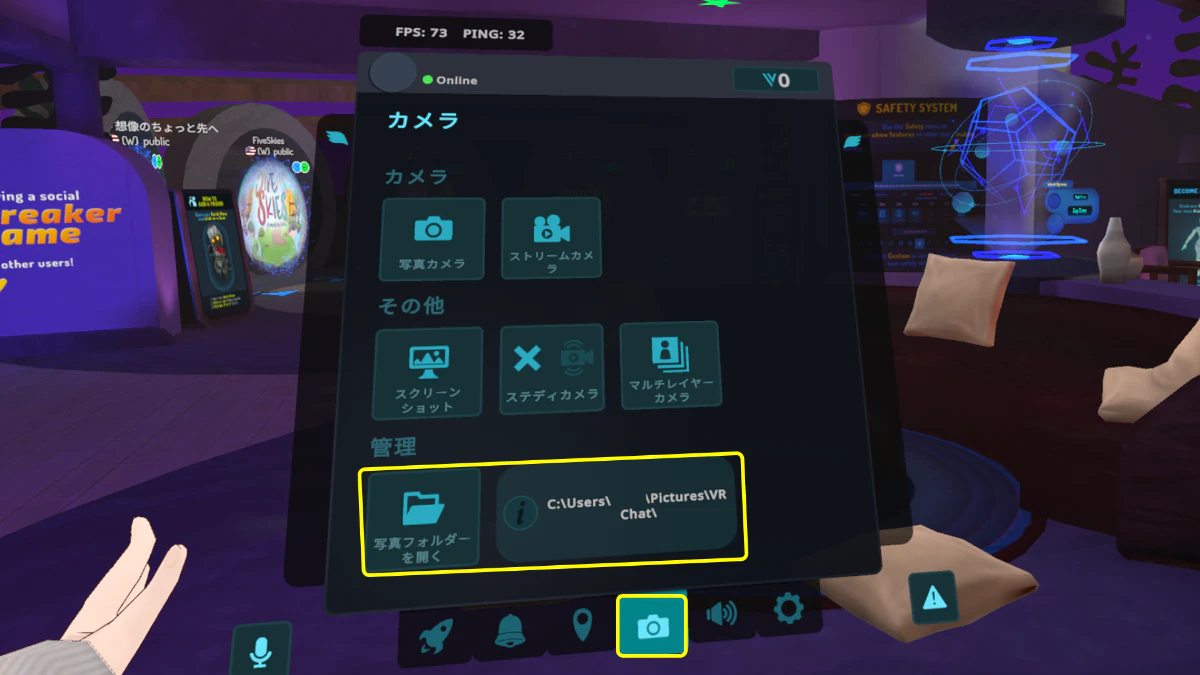Open the gear settings tab
This screenshot has width=1200, height=675.
point(789,607)
